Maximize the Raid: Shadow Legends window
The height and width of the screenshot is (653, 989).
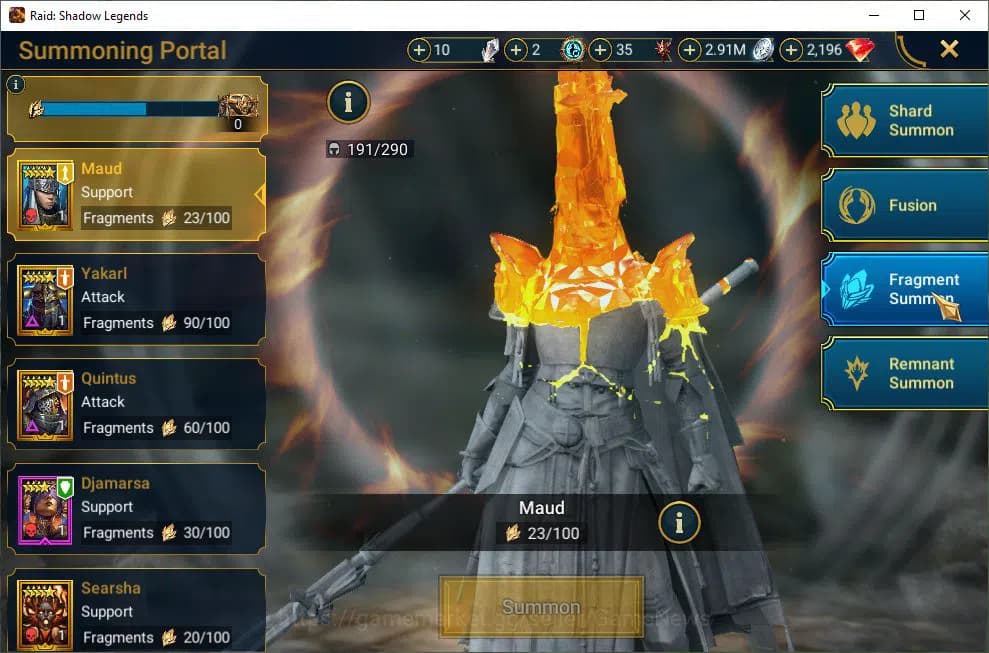point(919,15)
